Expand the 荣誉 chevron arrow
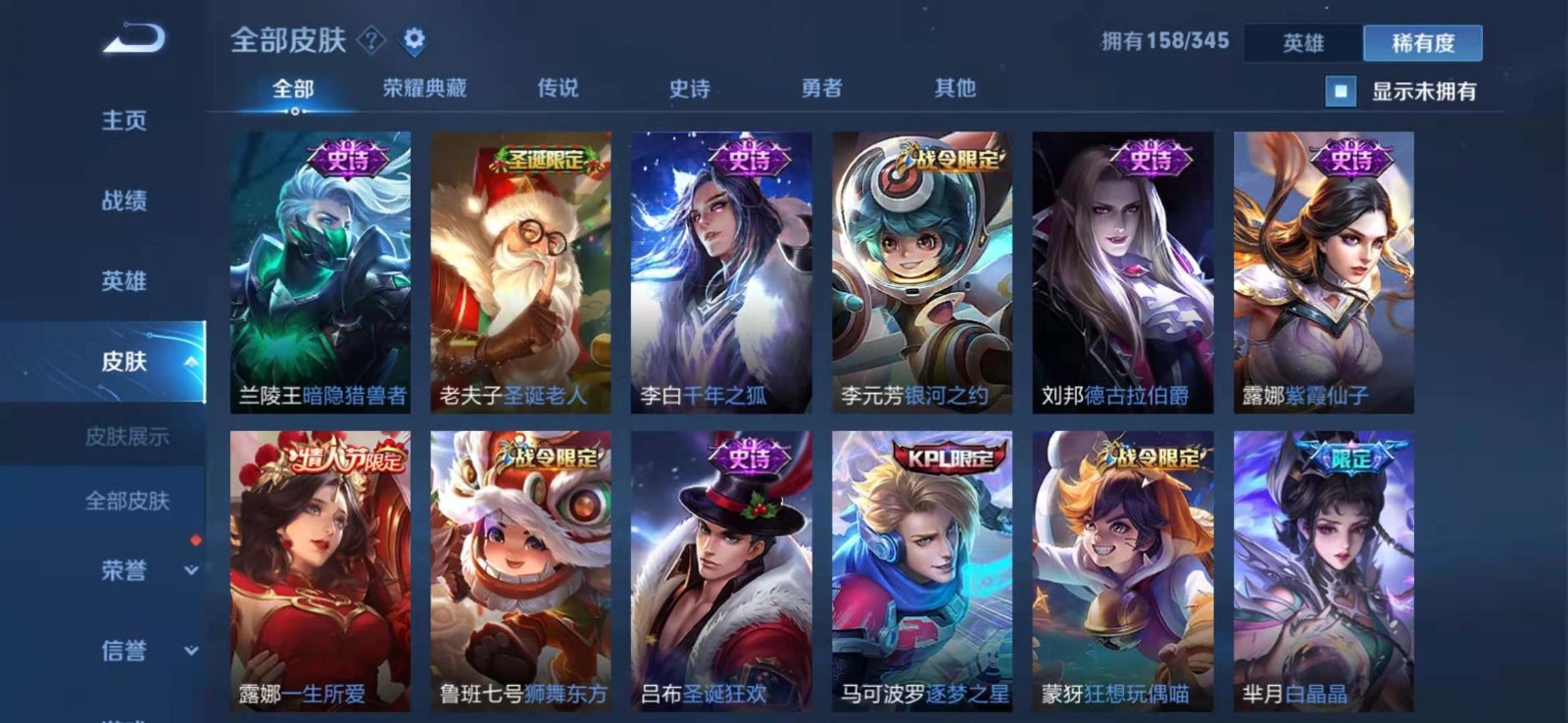 (189, 571)
